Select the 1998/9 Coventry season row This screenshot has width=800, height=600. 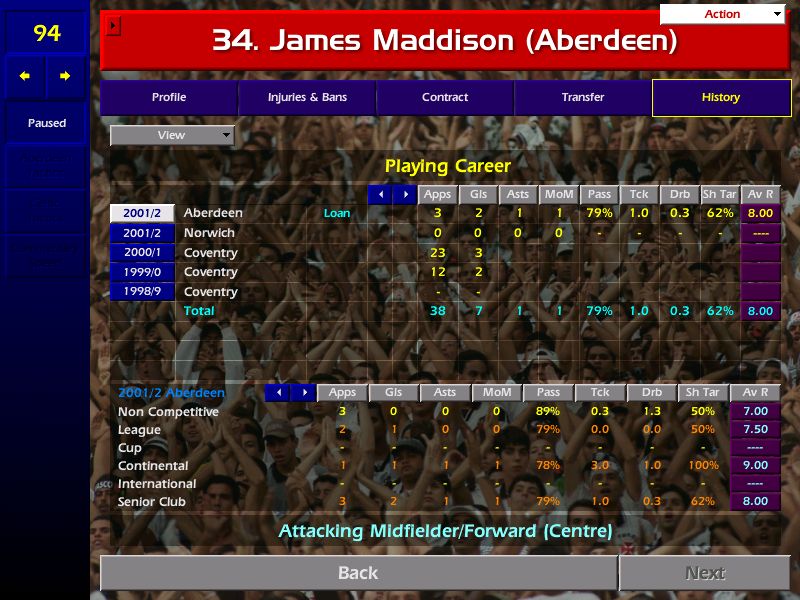click(142, 292)
